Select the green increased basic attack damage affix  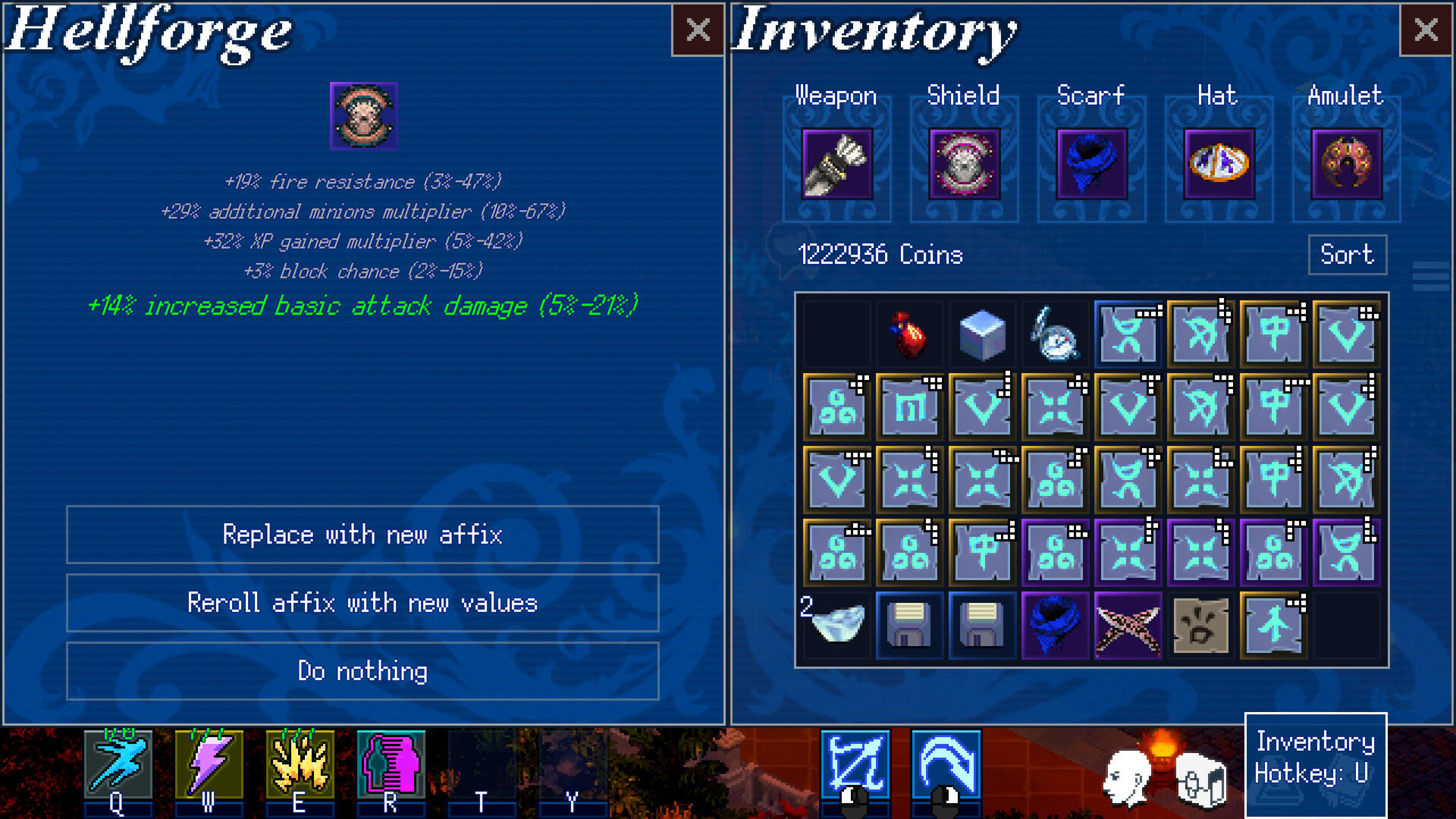click(363, 306)
